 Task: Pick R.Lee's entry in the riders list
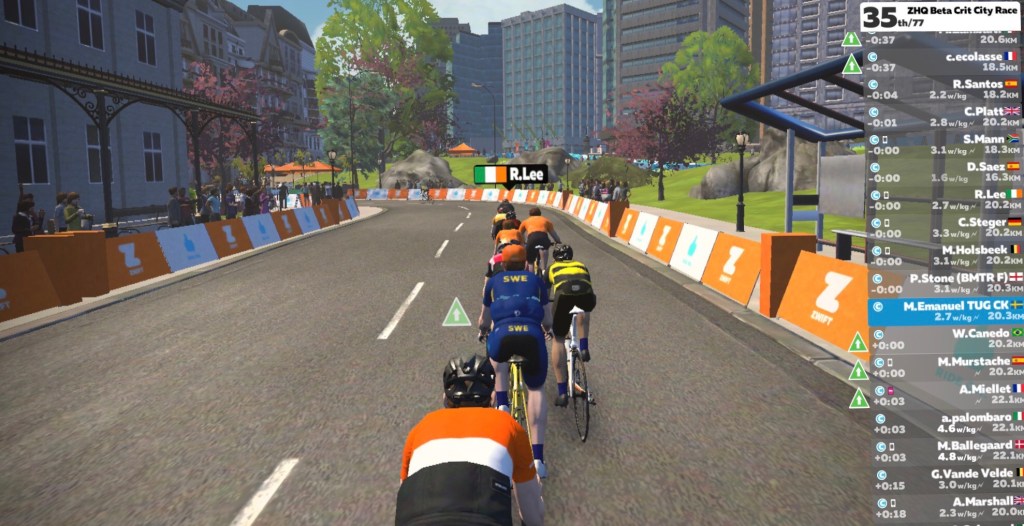(x=945, y=200)
